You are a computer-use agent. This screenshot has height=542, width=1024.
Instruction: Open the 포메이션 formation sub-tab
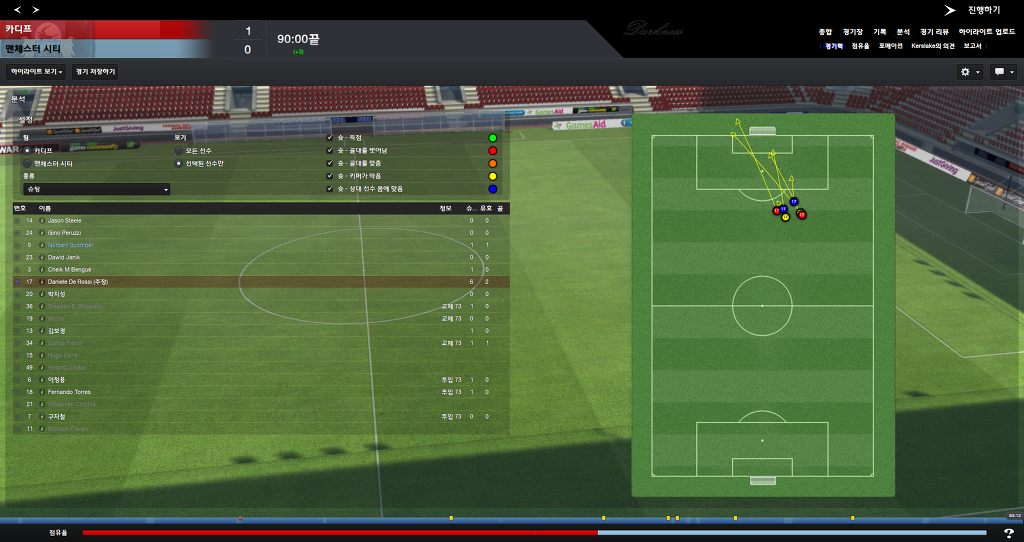pyautogui.click(x=891, y=46)
